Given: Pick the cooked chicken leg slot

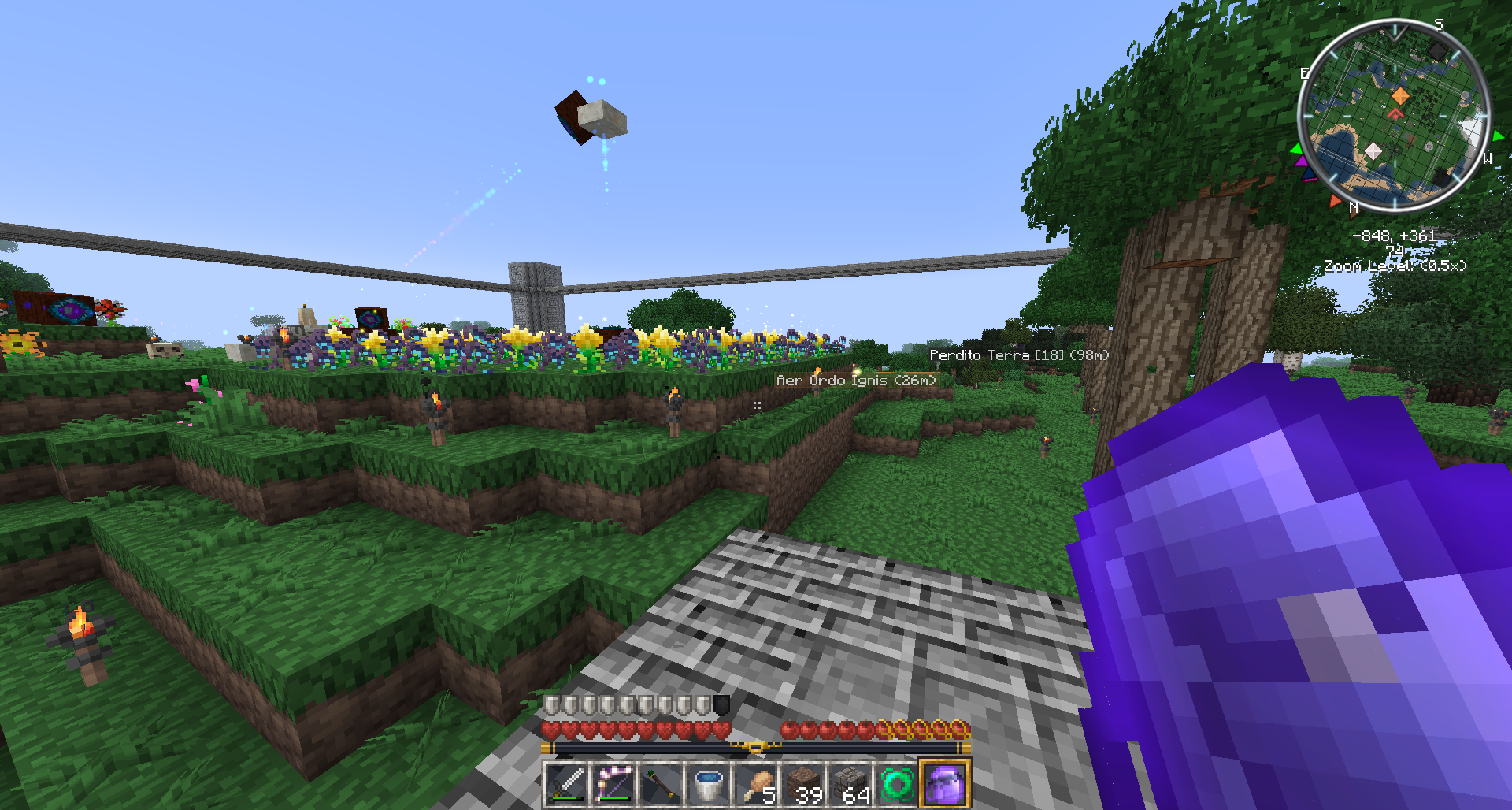Looking at the screenshot, I should pos(756,784).
